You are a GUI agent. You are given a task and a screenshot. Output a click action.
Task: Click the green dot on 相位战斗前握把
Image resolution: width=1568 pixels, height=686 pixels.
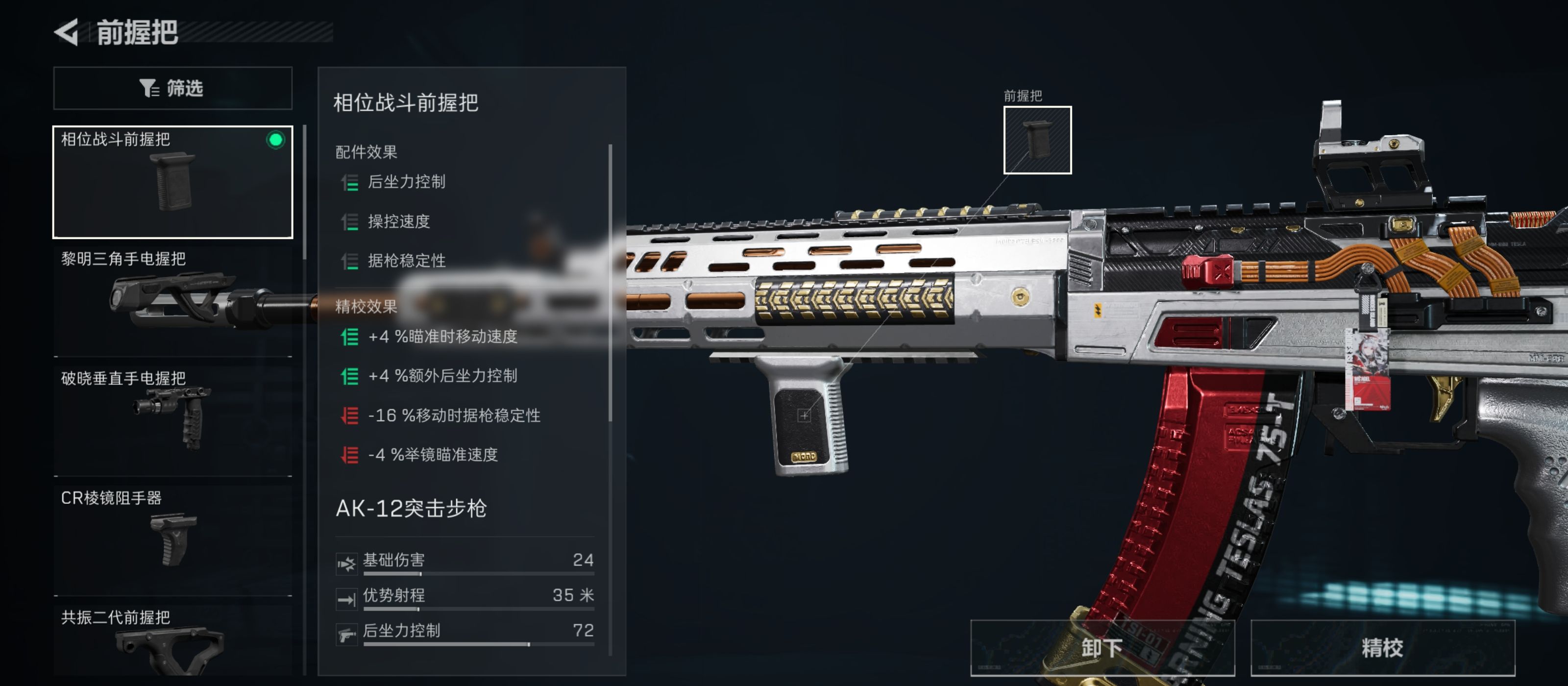coord(275,140)
